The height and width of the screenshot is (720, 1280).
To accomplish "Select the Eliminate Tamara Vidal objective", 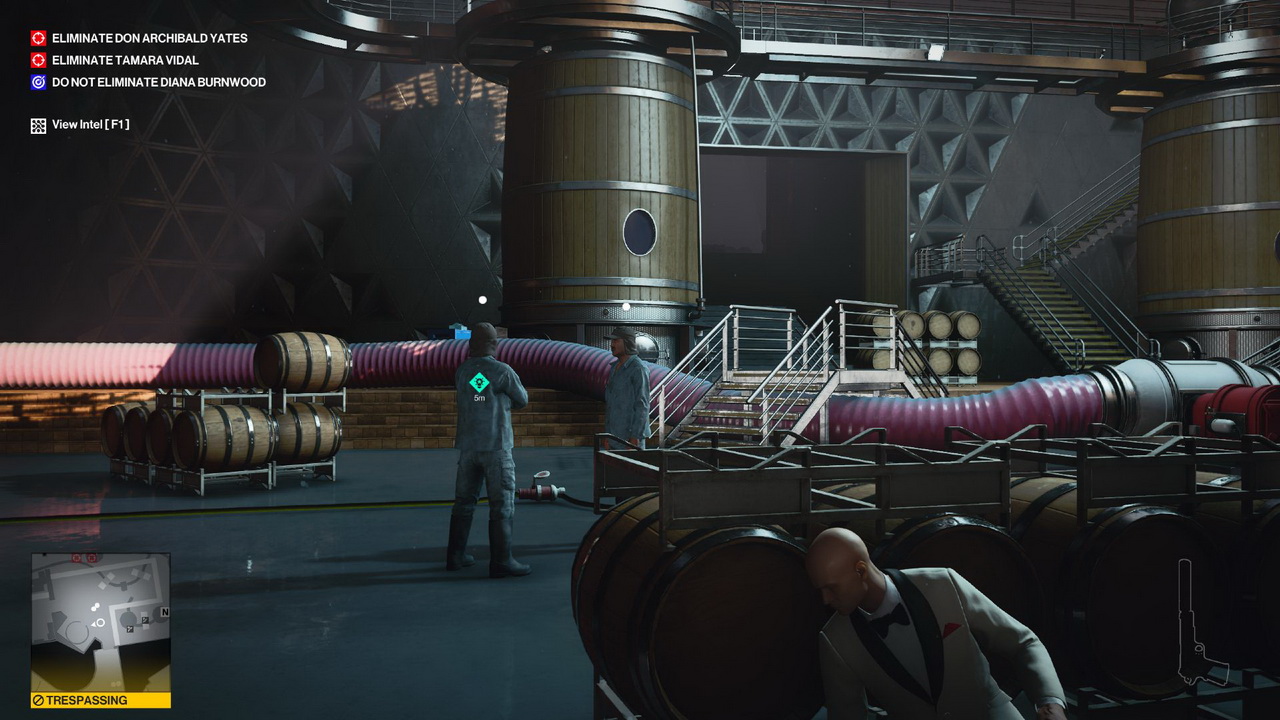I will (125, 60).
